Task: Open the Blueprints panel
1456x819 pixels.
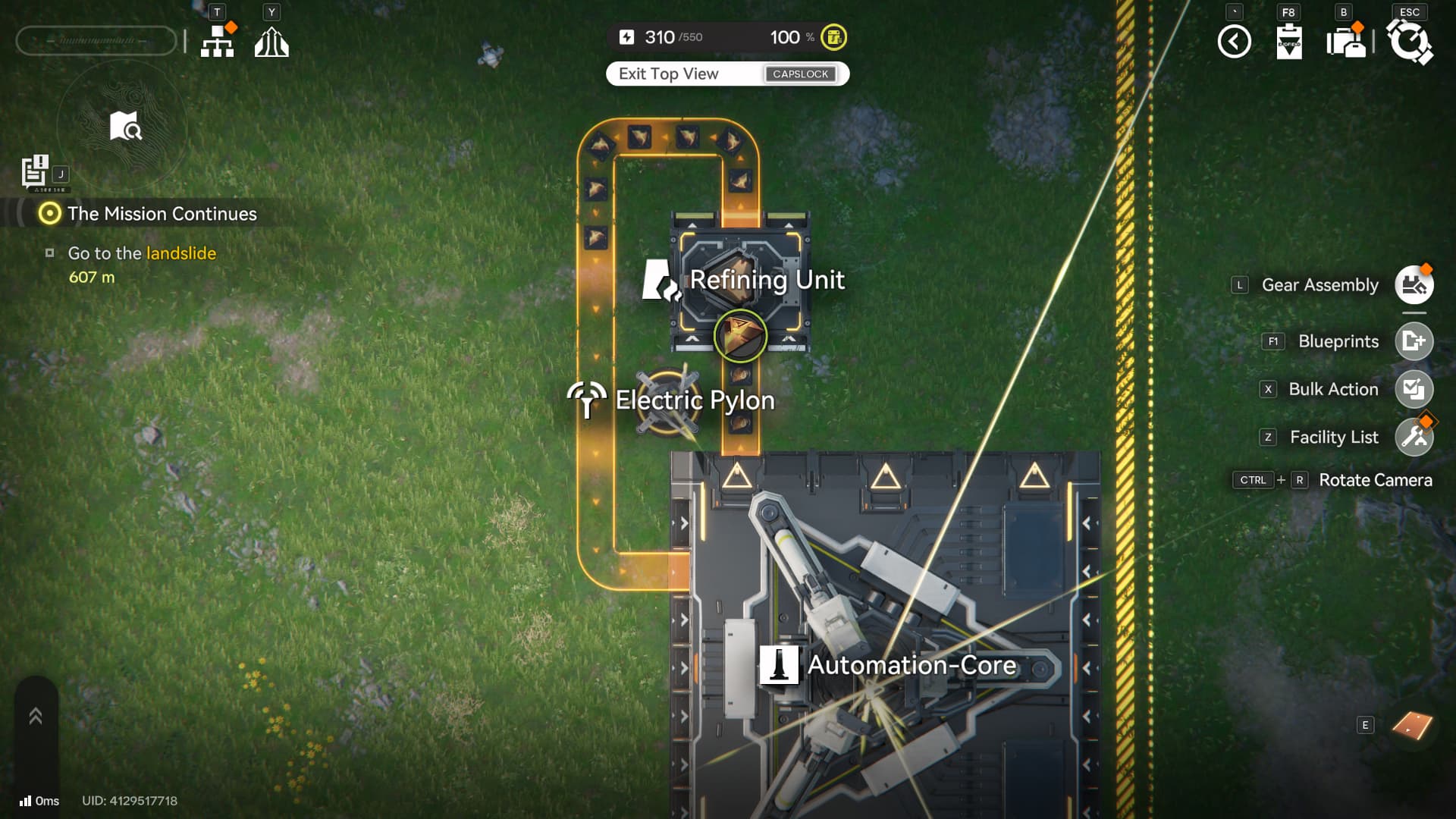Action: coord(1414,341)
